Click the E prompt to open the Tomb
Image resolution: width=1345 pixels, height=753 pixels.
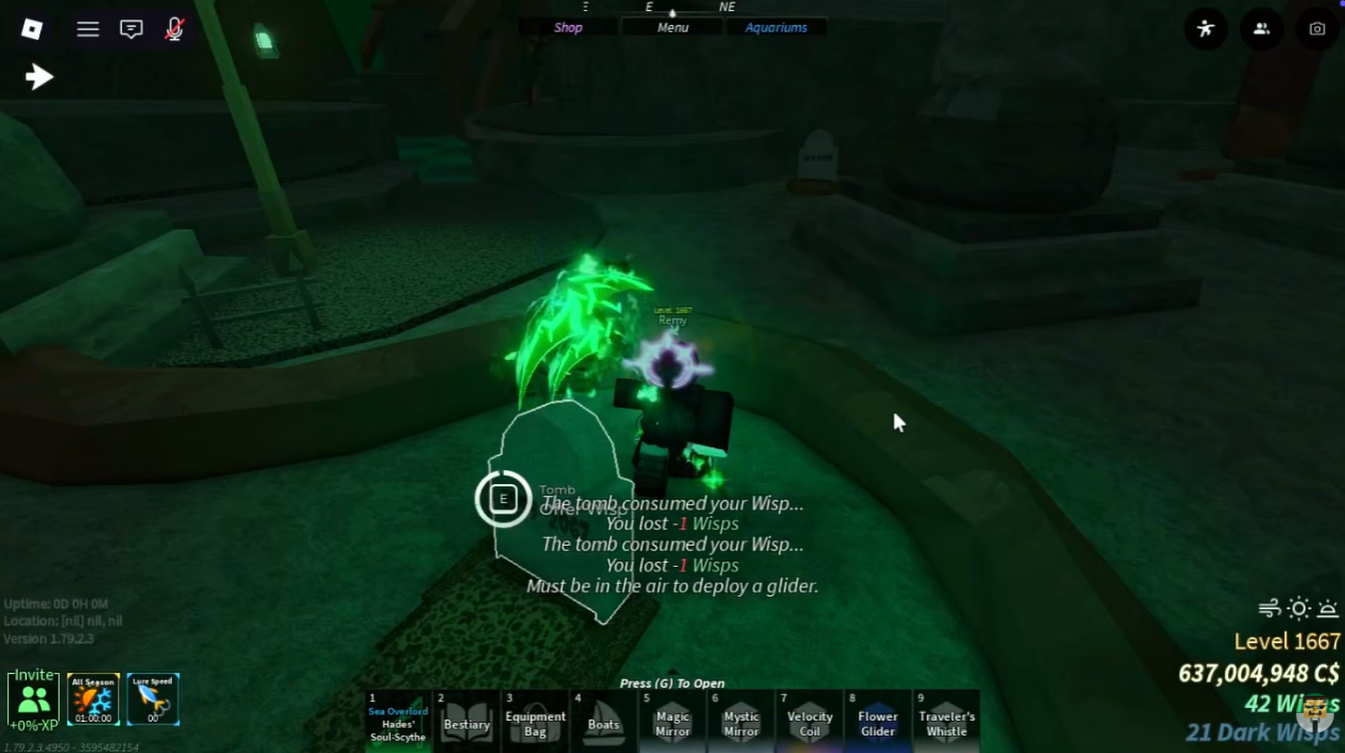[503, 498]
